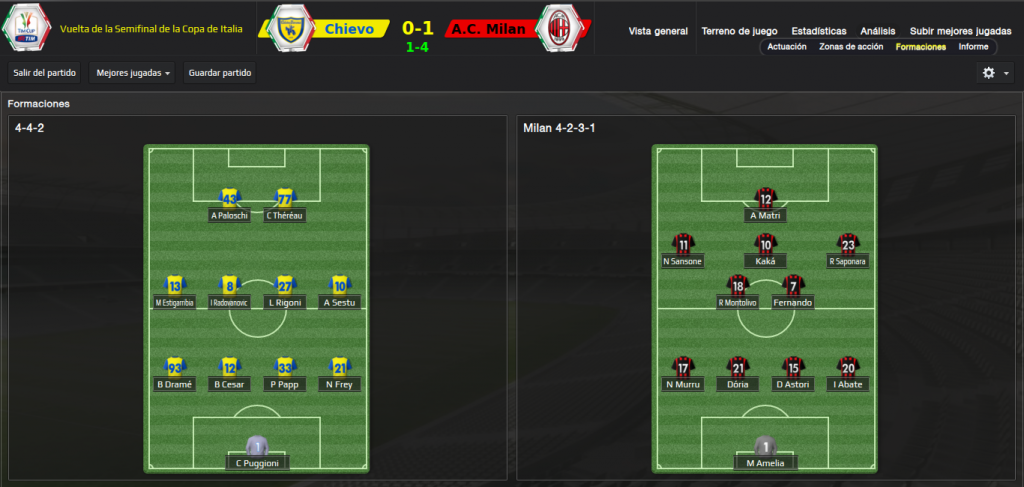Select Chievo striker A Paloschi
The image size is (1024, 487).
click(x=229, y=206)
